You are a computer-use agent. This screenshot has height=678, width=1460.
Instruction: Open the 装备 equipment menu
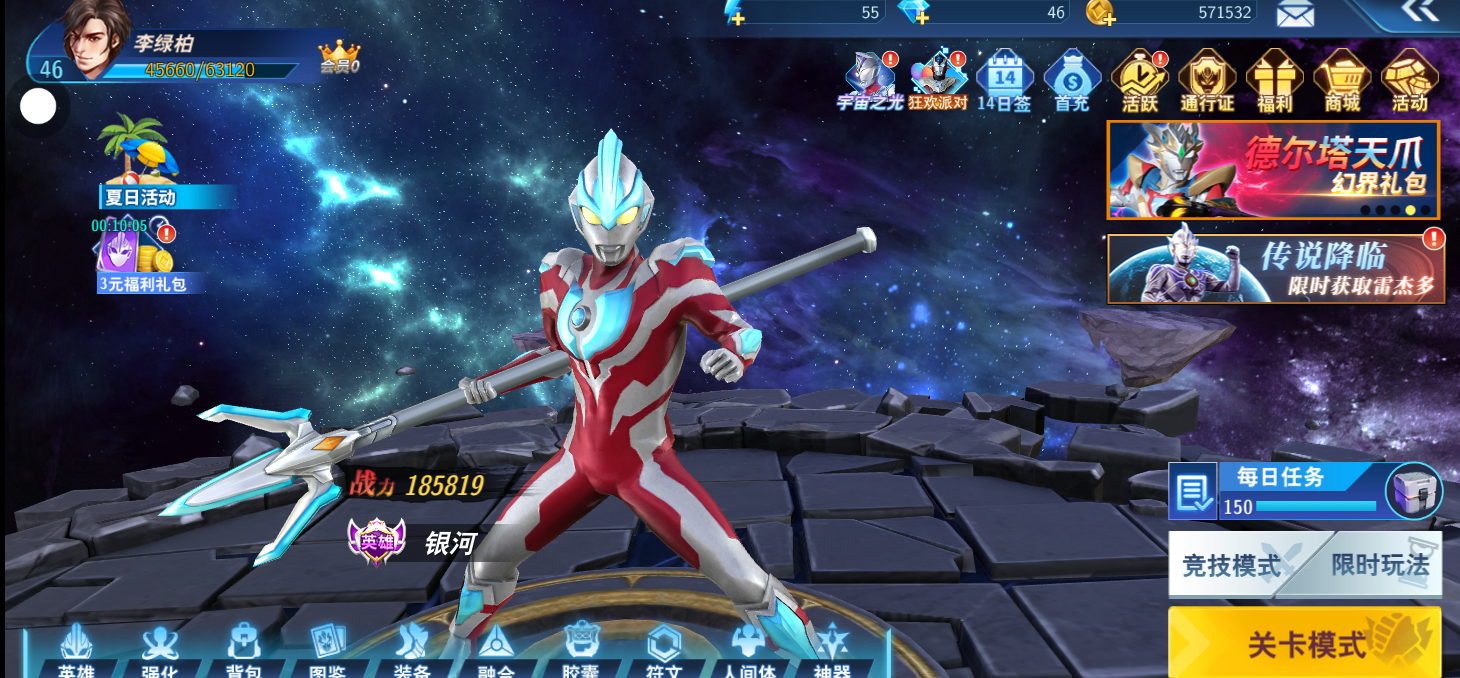(x=412, y=652)
